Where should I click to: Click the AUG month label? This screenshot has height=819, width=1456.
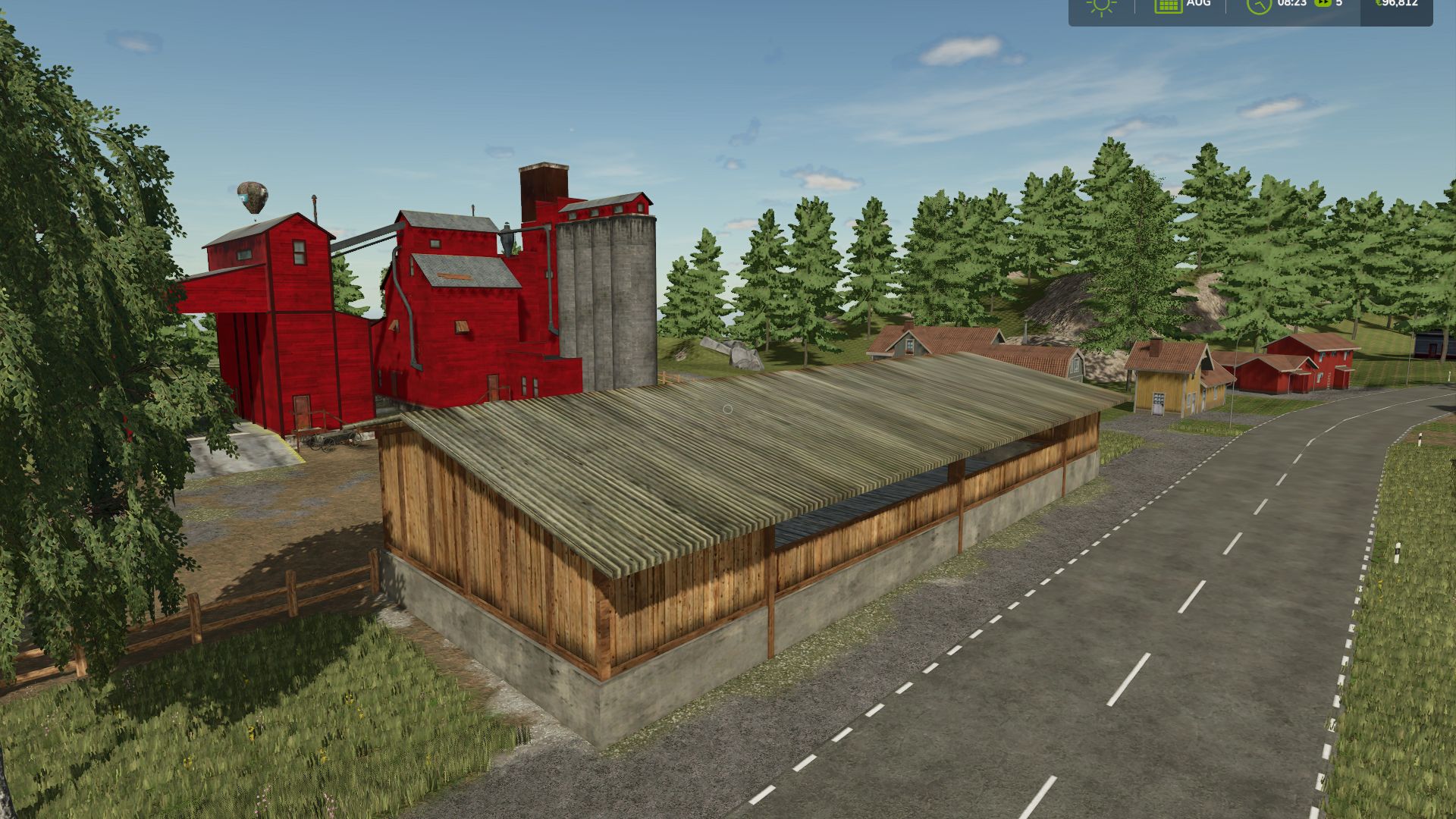coord(1198,4)
